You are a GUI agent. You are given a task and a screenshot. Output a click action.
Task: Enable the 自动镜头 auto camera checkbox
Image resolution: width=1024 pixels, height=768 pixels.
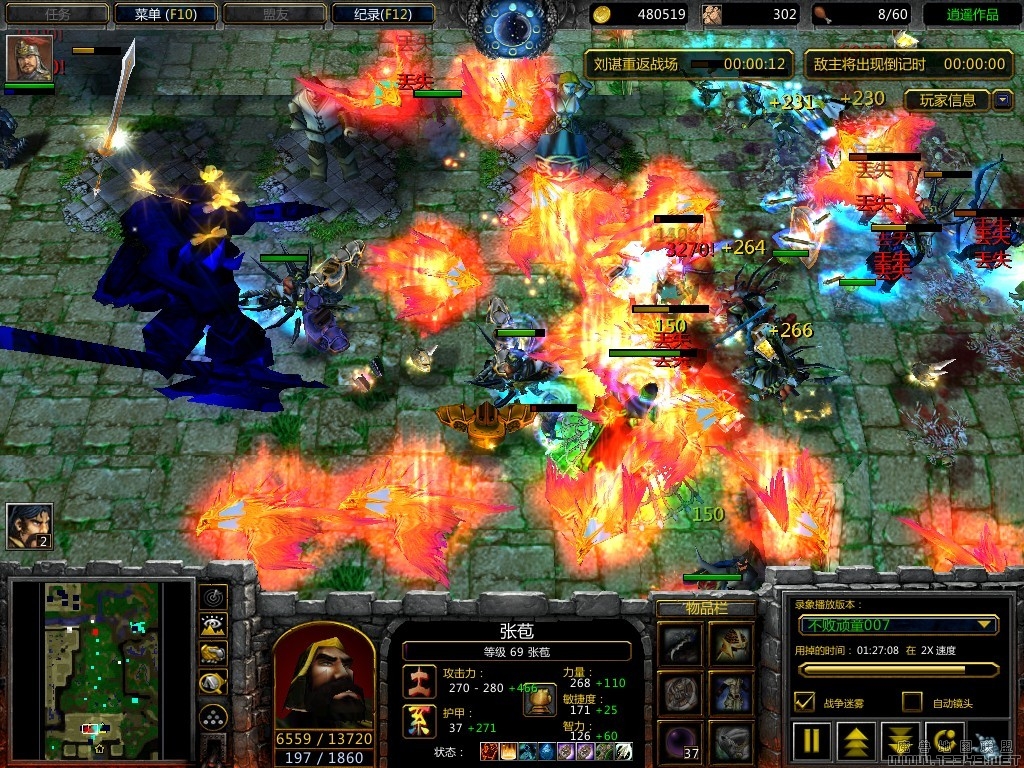click(912, 702)
